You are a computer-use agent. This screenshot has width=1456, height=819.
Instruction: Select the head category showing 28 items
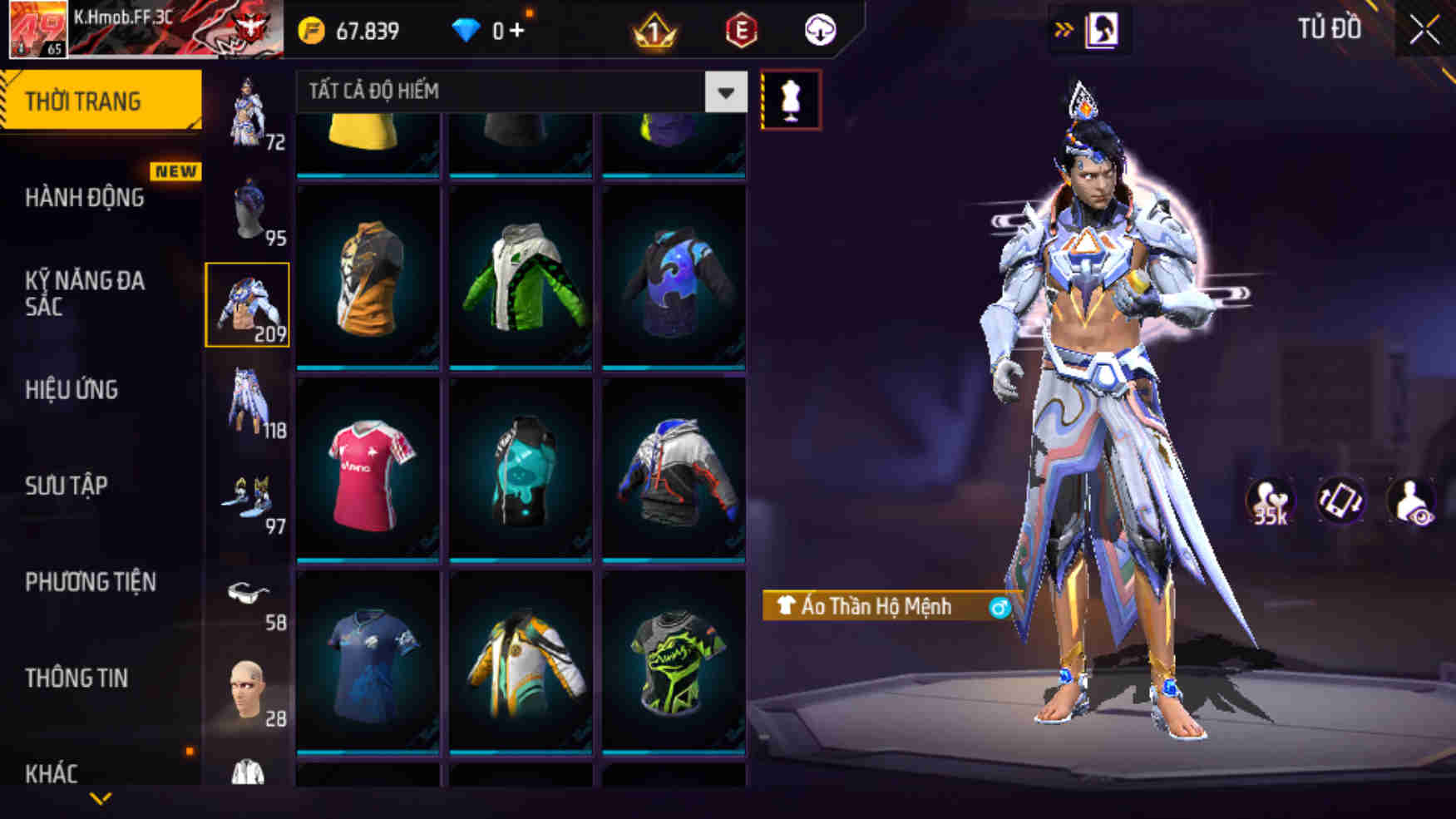click(x=249, y=688)
